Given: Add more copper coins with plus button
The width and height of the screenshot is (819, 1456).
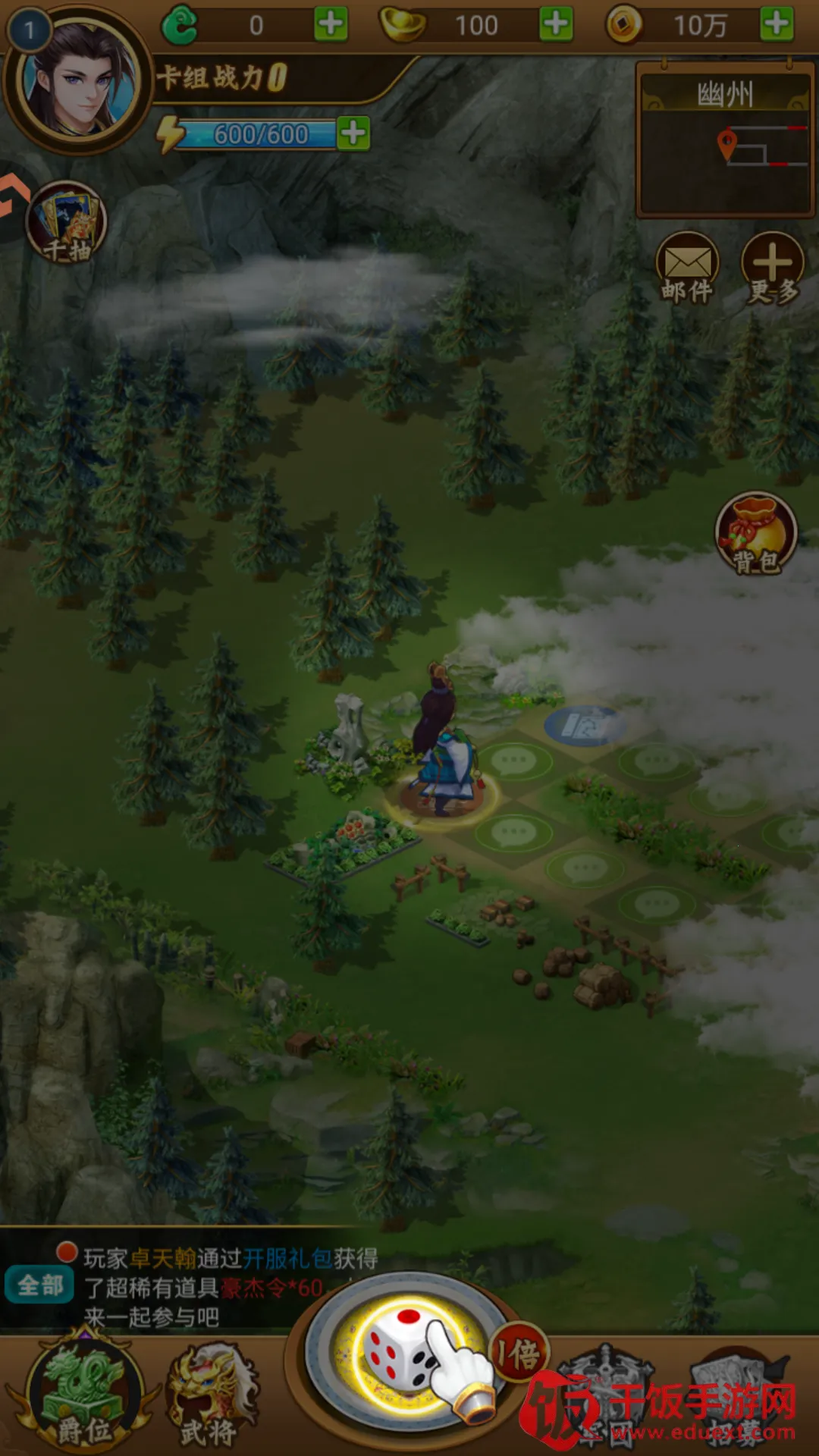Looking at the screenshot, I should tap(777, 25).
